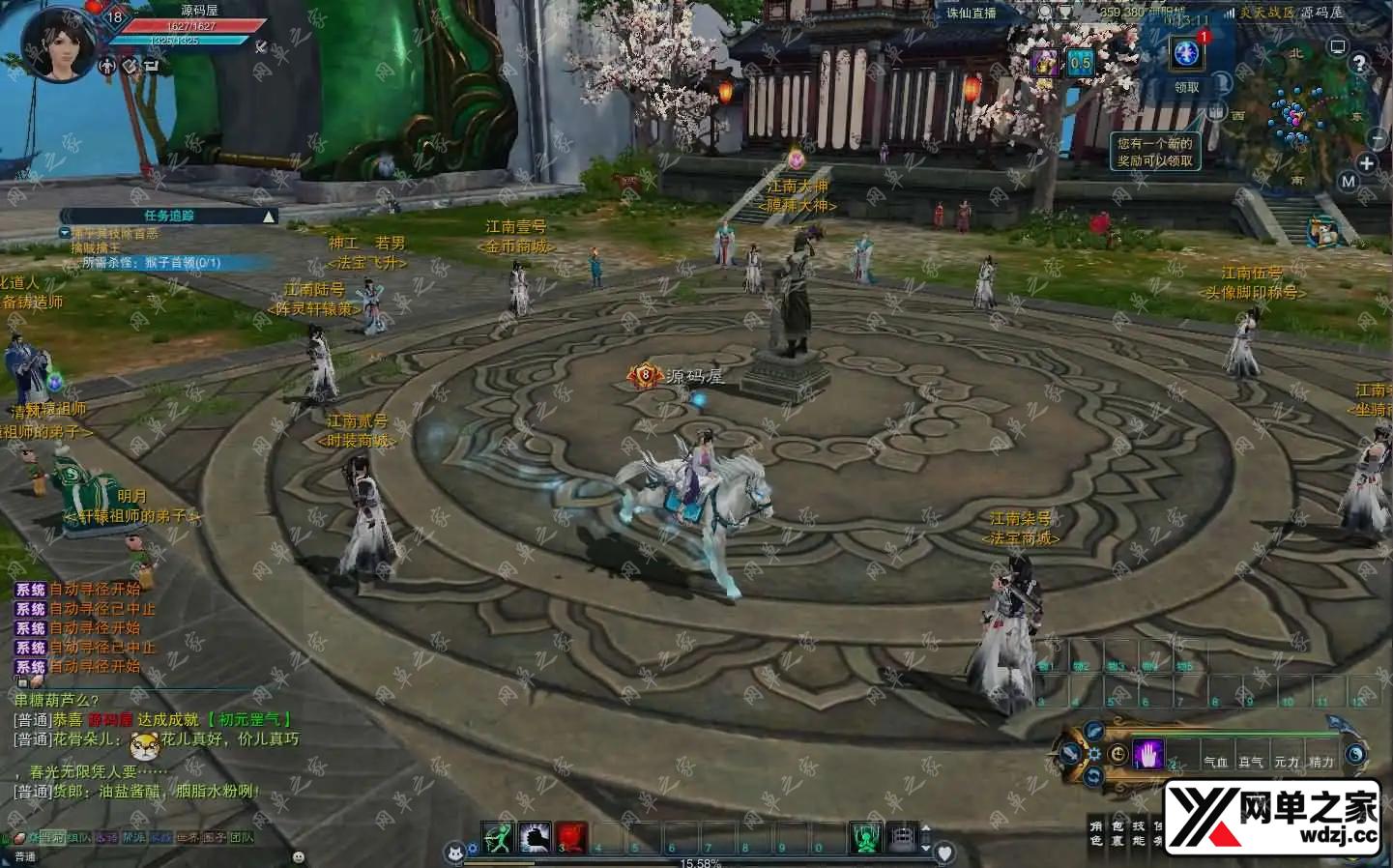Click the monitor display icon near minimap
The height and width of the screenshot is (868, 1393).
[1338, 46]
